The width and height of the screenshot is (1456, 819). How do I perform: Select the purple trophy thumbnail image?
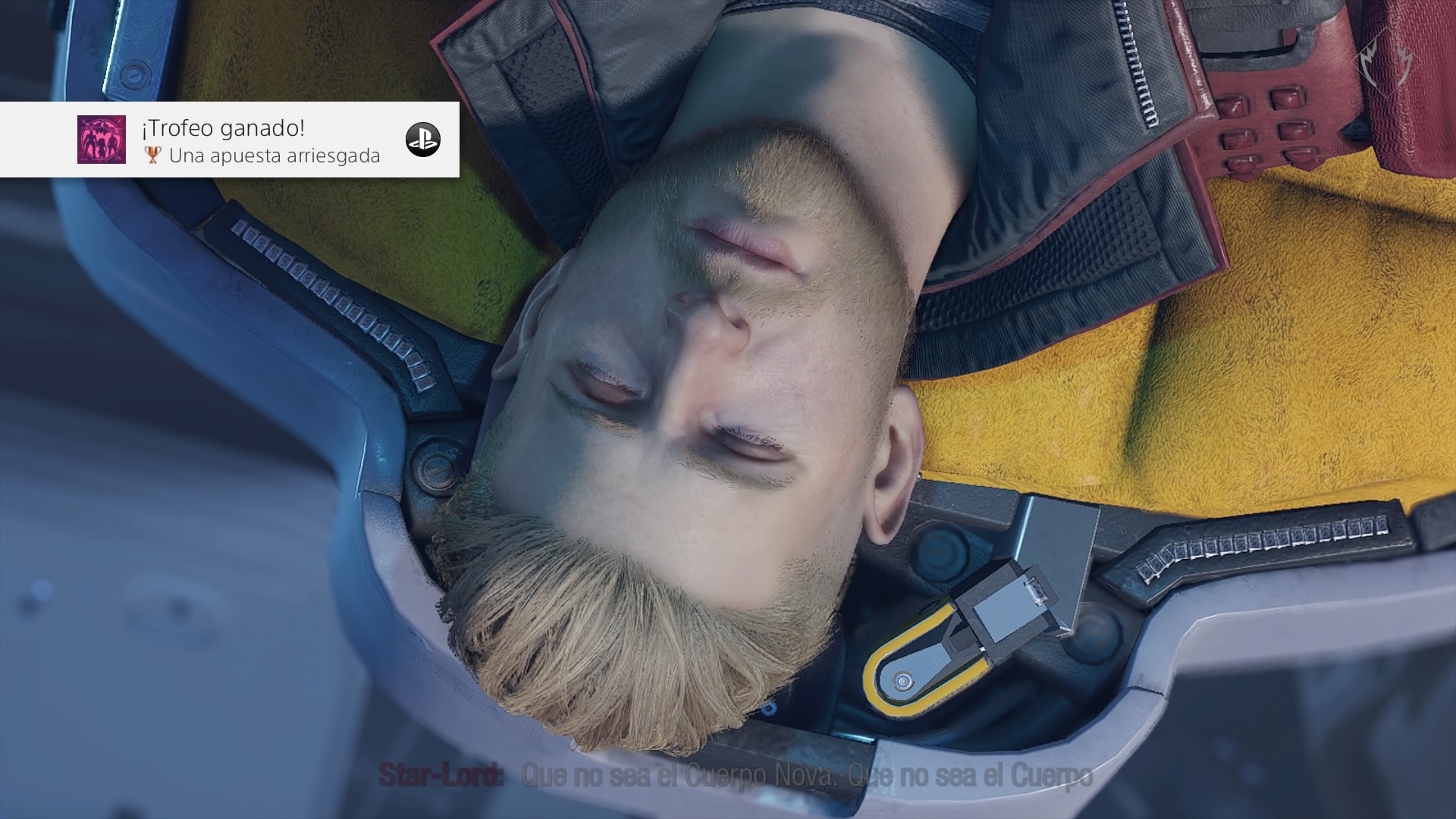click(x=102, y=140)
